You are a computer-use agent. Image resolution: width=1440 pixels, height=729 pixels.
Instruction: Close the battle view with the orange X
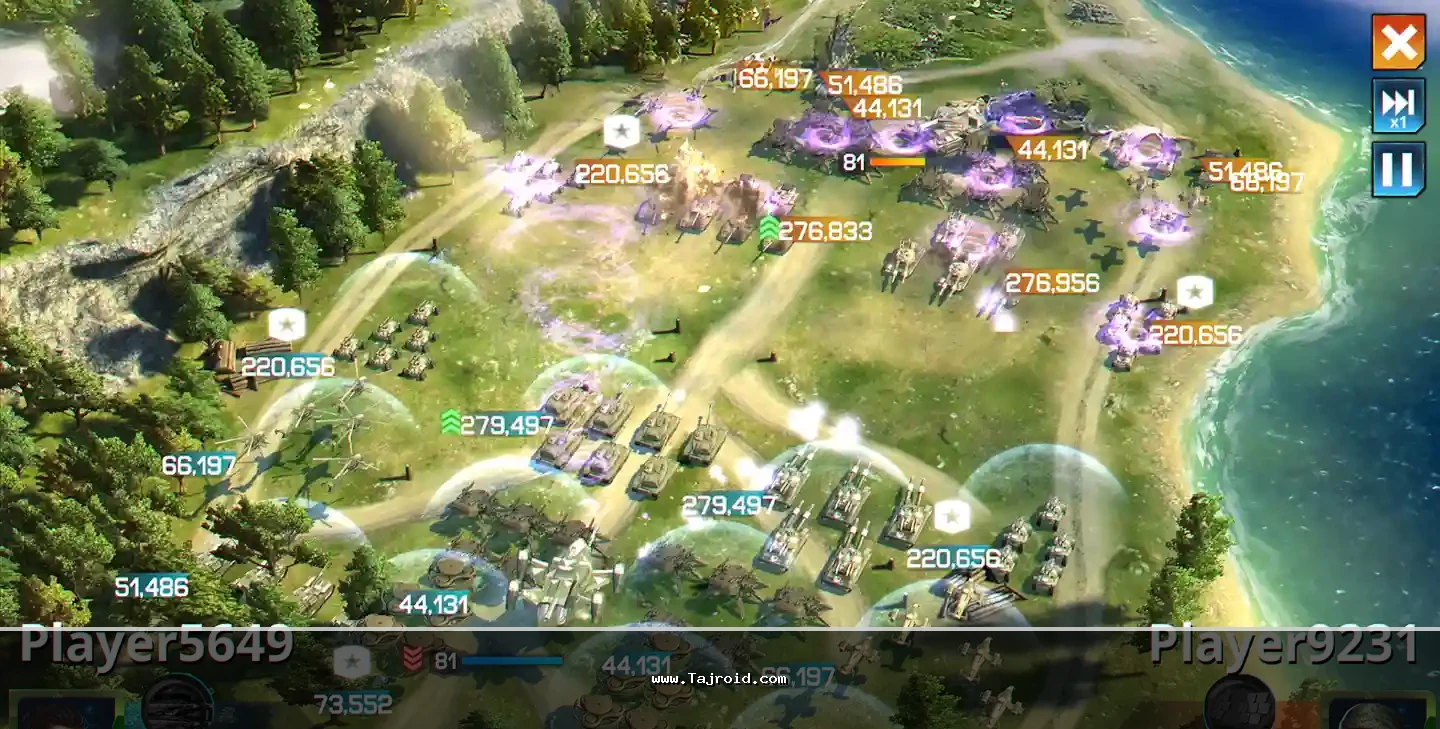click(x=1398, y=42)
